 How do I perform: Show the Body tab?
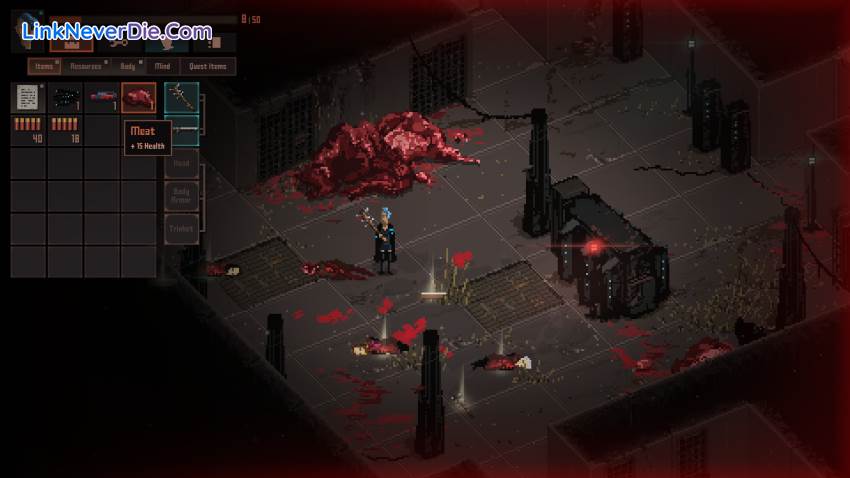[127, 66]
